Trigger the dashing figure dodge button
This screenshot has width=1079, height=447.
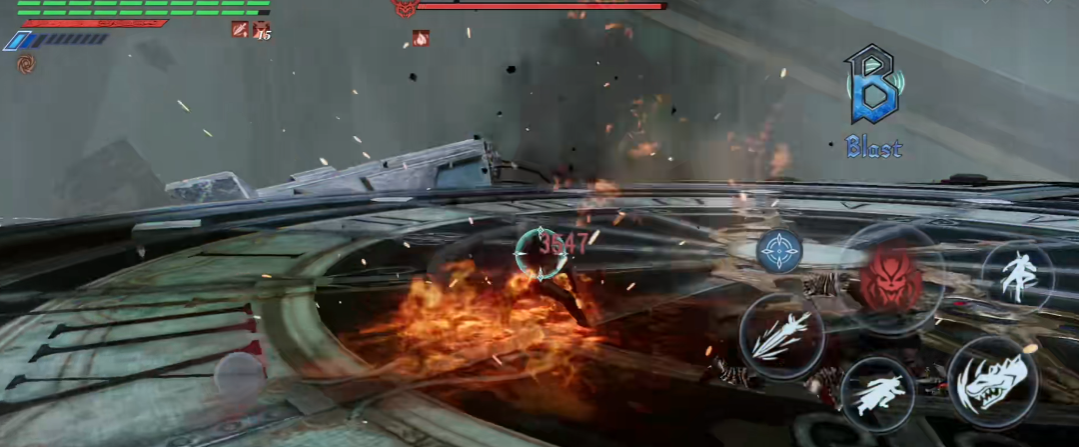pyautogui.click(x=877, y=393)
